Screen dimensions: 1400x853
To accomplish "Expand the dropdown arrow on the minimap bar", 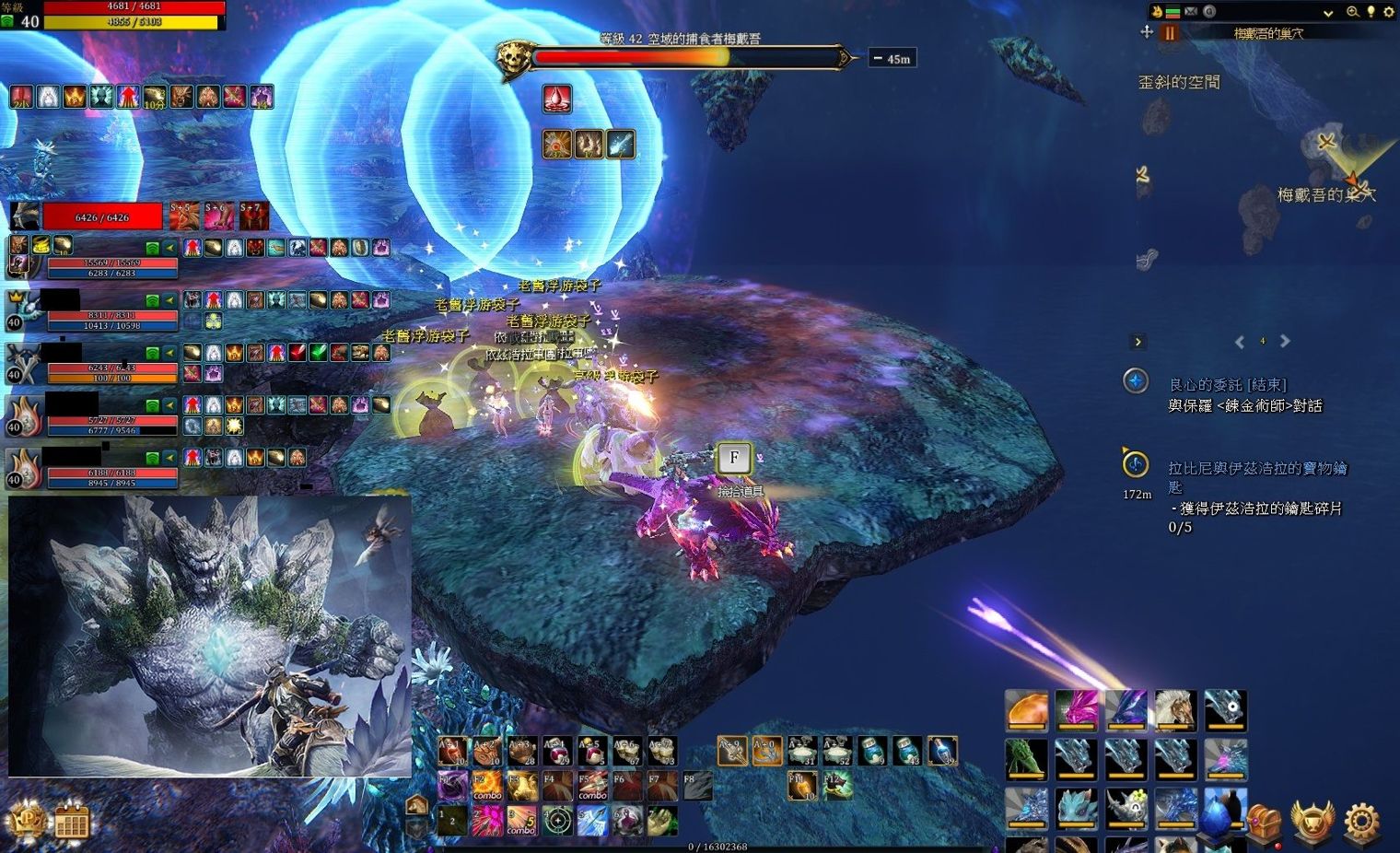I will pyautogui.click(x=1328, y=13).
